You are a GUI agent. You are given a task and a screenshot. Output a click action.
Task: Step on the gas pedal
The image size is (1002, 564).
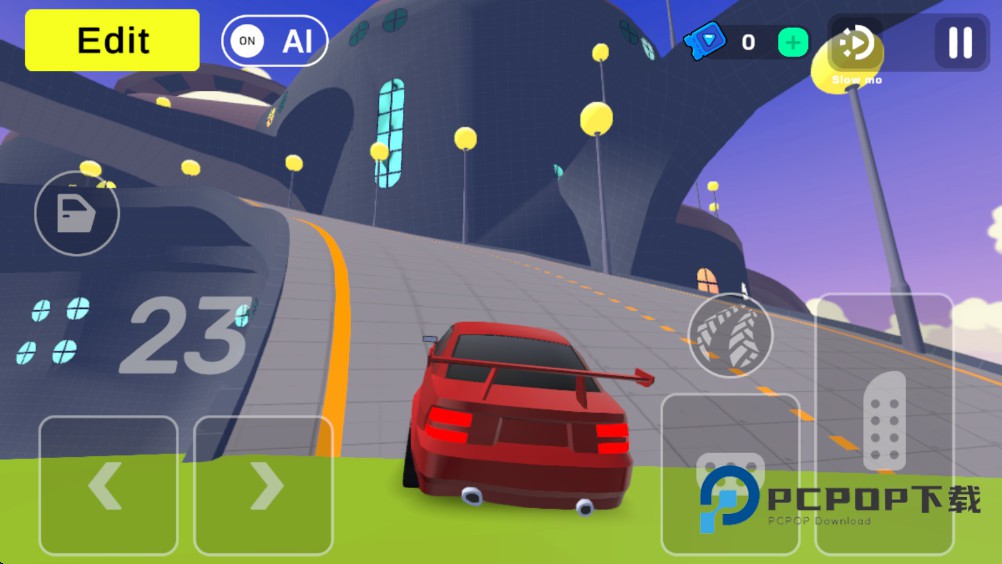[x=884, y=423]
